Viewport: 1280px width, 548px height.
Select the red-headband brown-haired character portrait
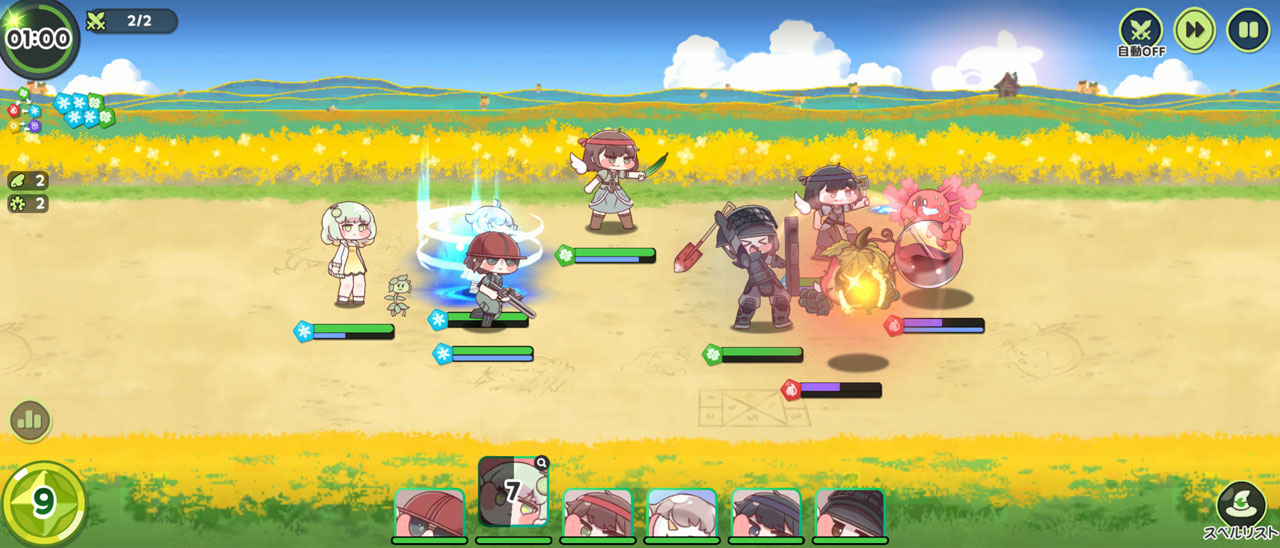pyautogui.click(x=598, y=514)
